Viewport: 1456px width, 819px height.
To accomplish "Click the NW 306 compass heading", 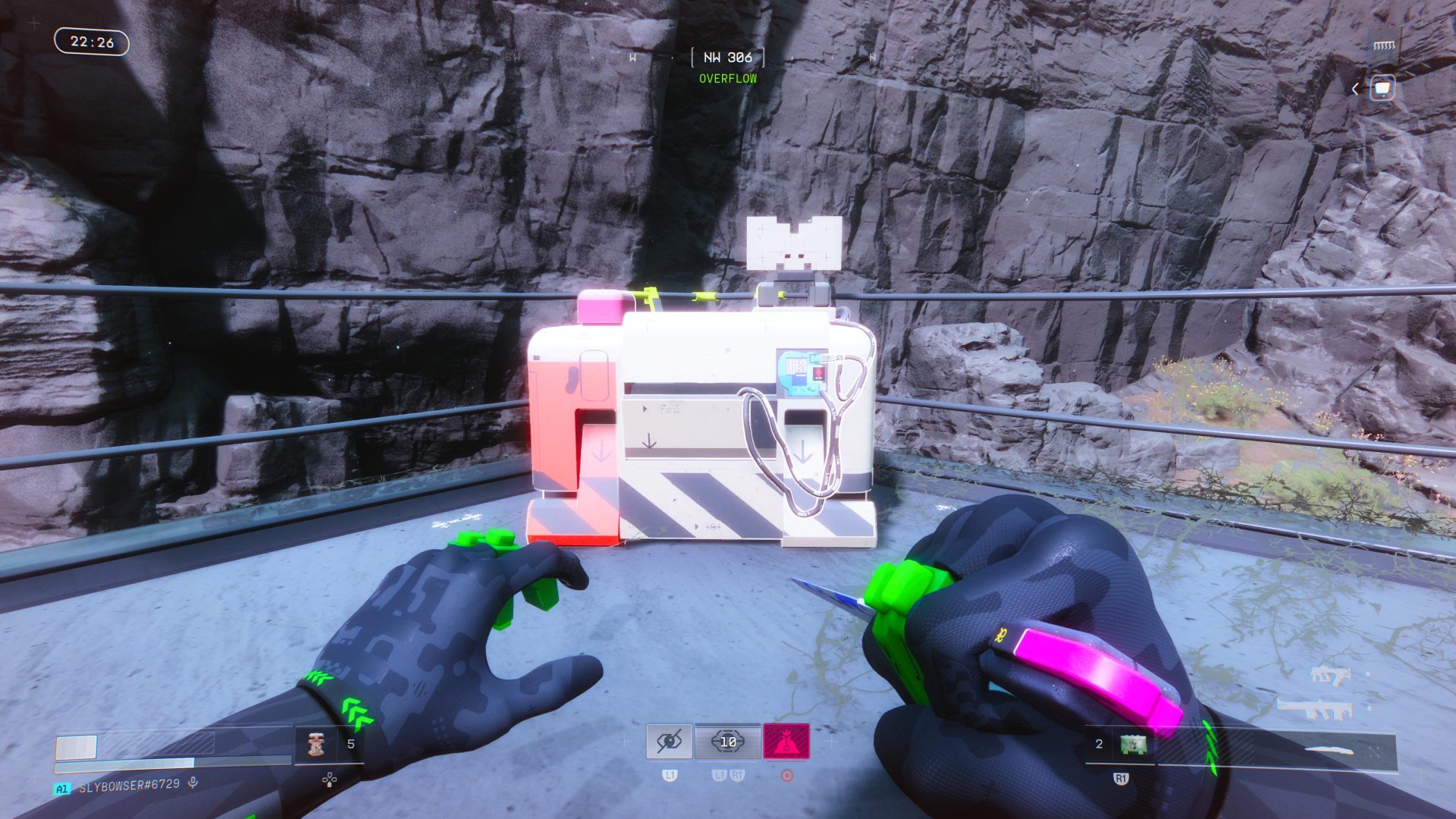I will (727, 58).
